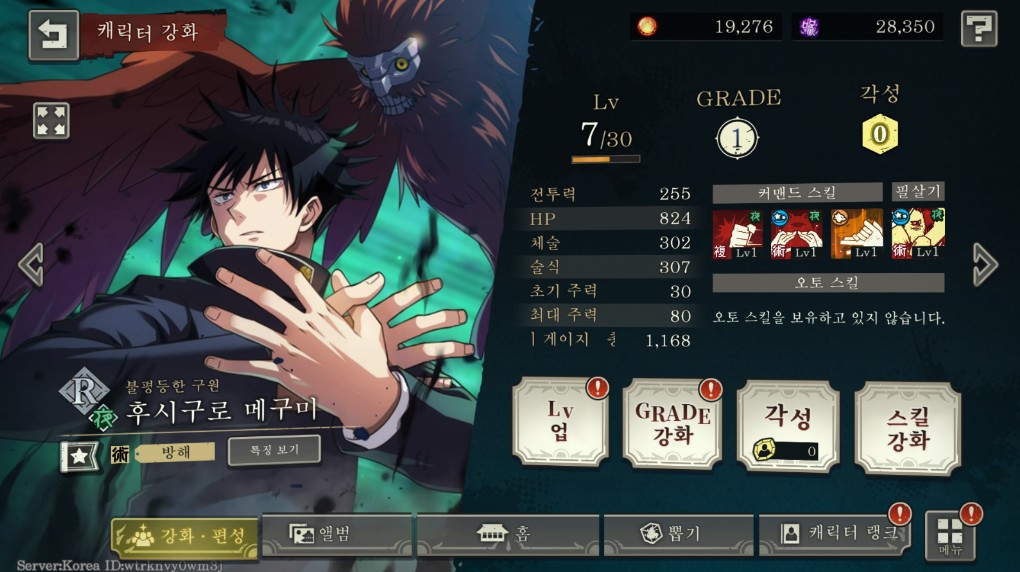Open the GRADE 강화 upgrade panel

pyautogui.click(x=672, y=423)
